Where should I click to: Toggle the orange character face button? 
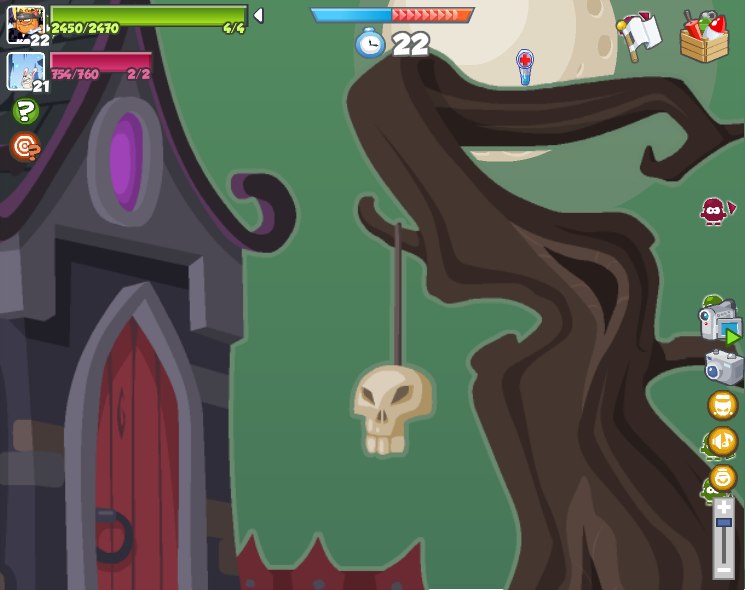(x=722, y=405)
